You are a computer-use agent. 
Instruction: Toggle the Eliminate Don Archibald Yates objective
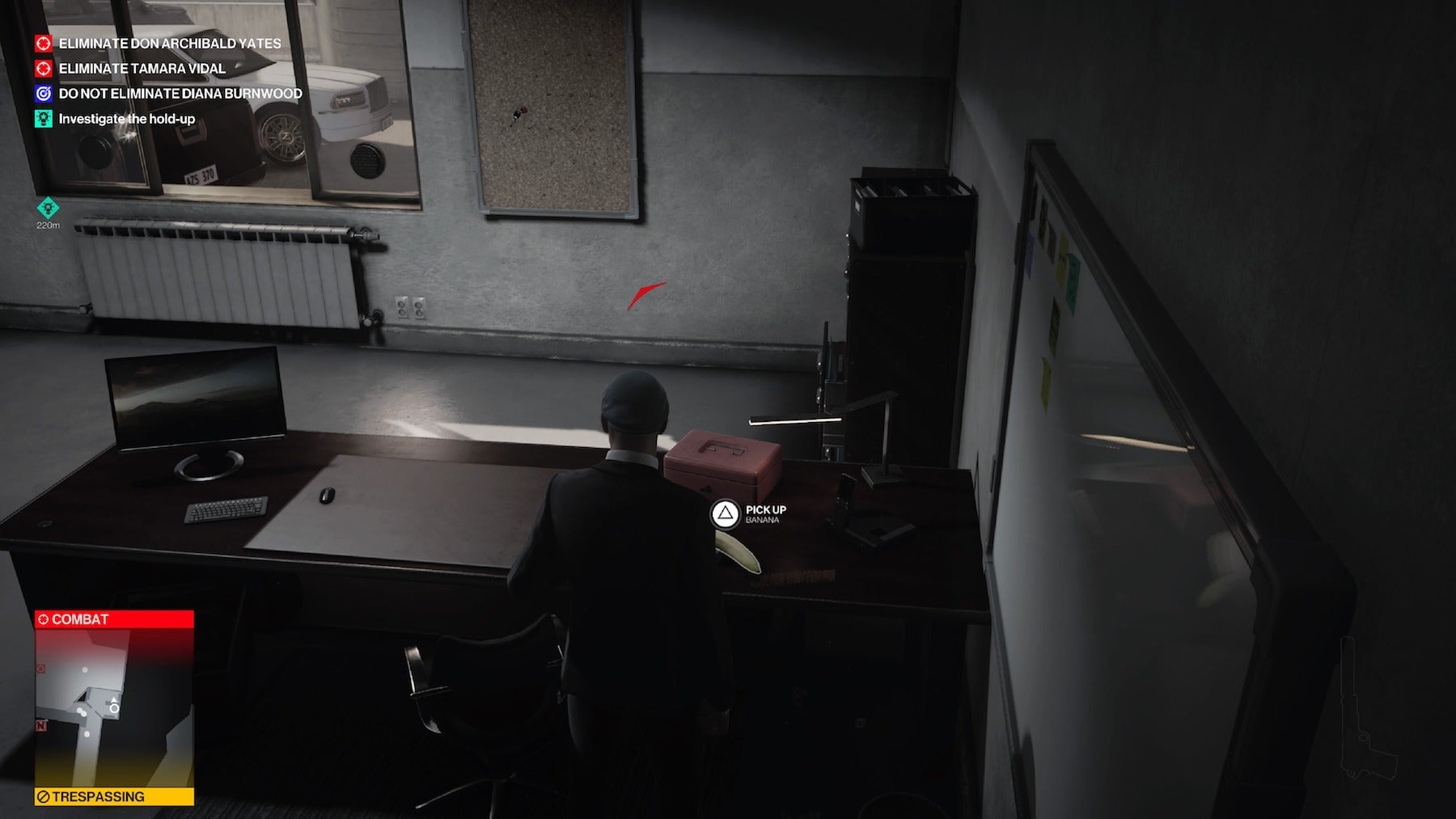click(170, 44)
